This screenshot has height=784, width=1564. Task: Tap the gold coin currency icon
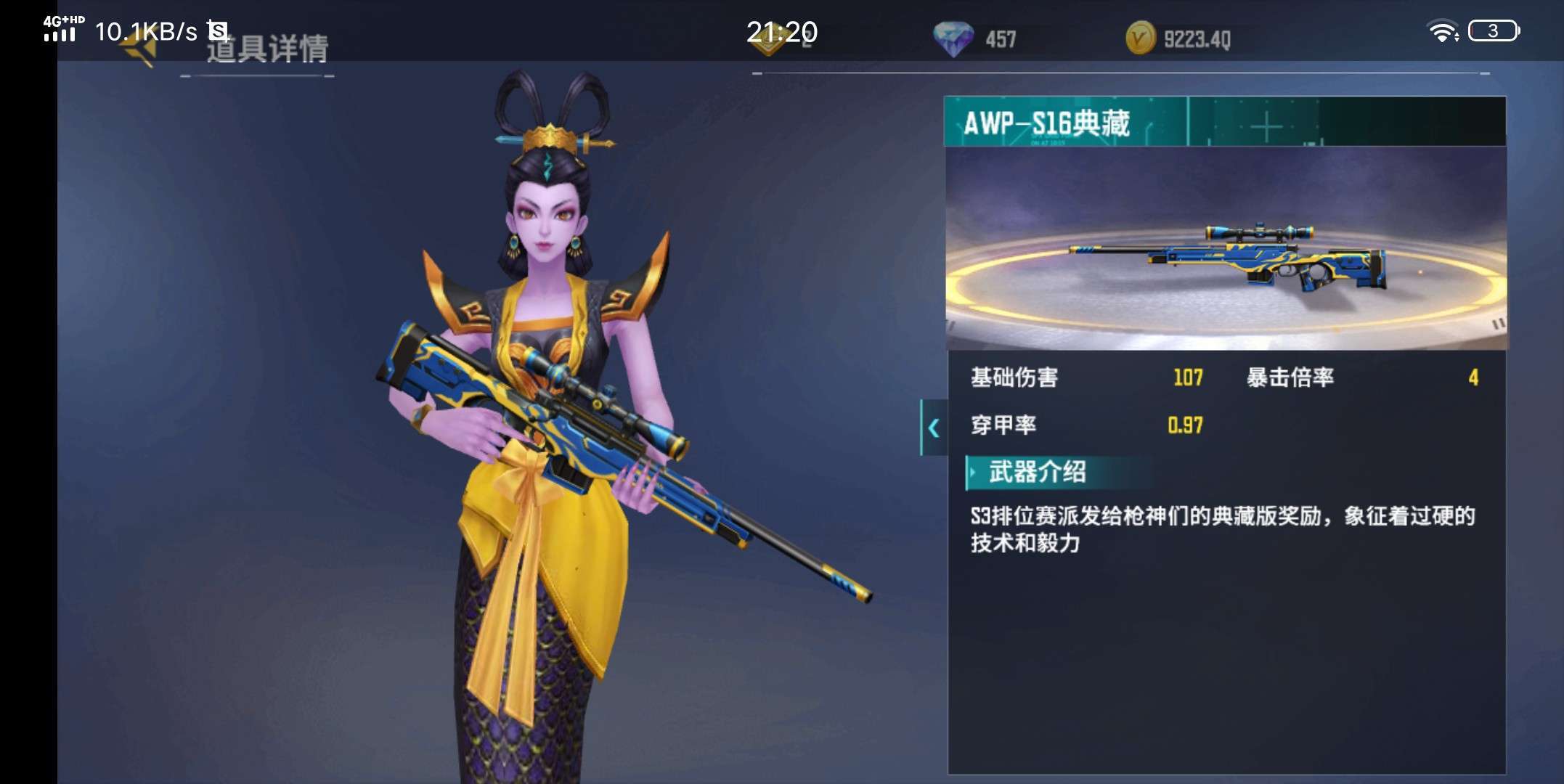click(1140, 38)
